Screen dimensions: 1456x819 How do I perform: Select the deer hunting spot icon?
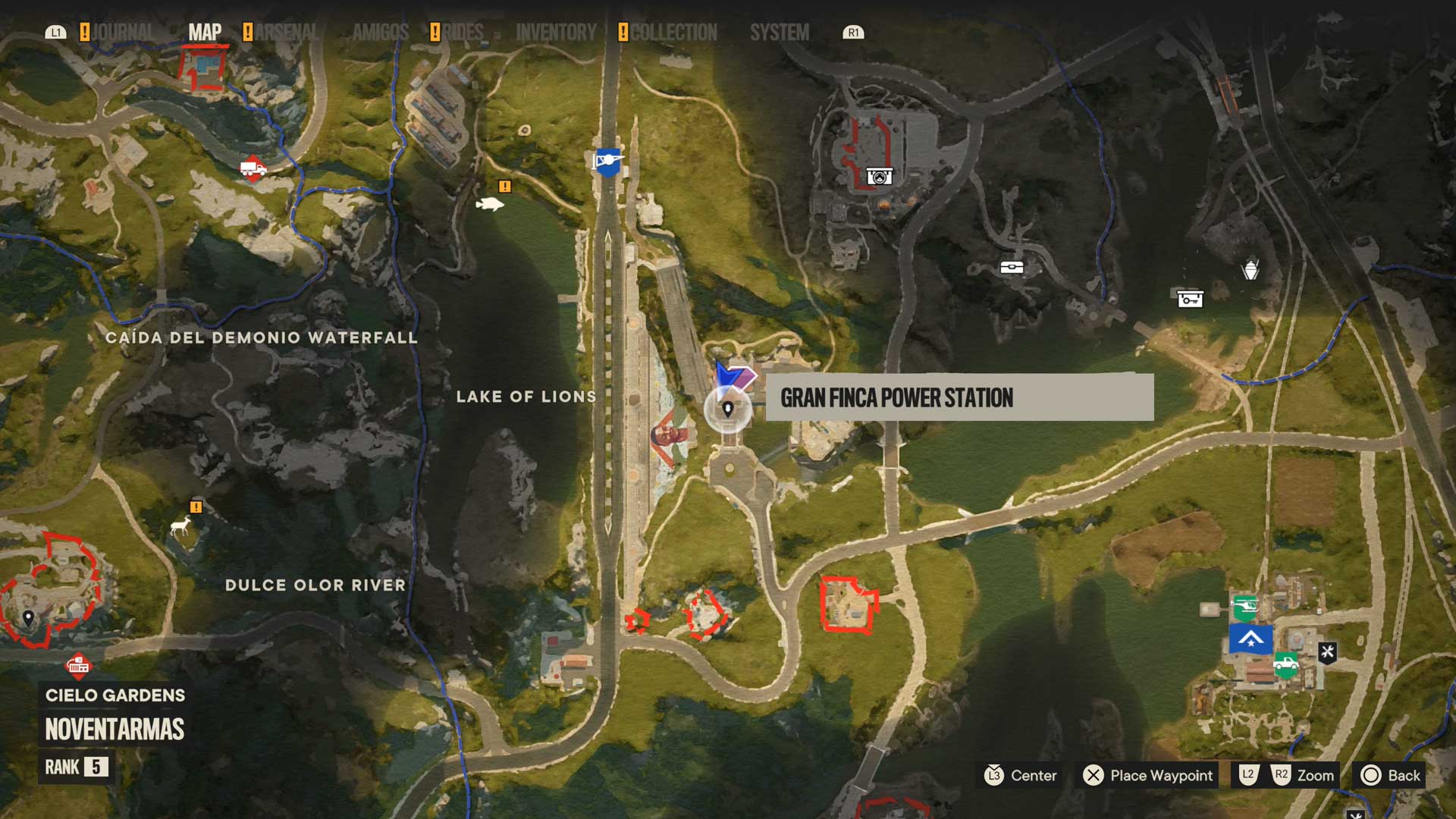pos(180,526)
